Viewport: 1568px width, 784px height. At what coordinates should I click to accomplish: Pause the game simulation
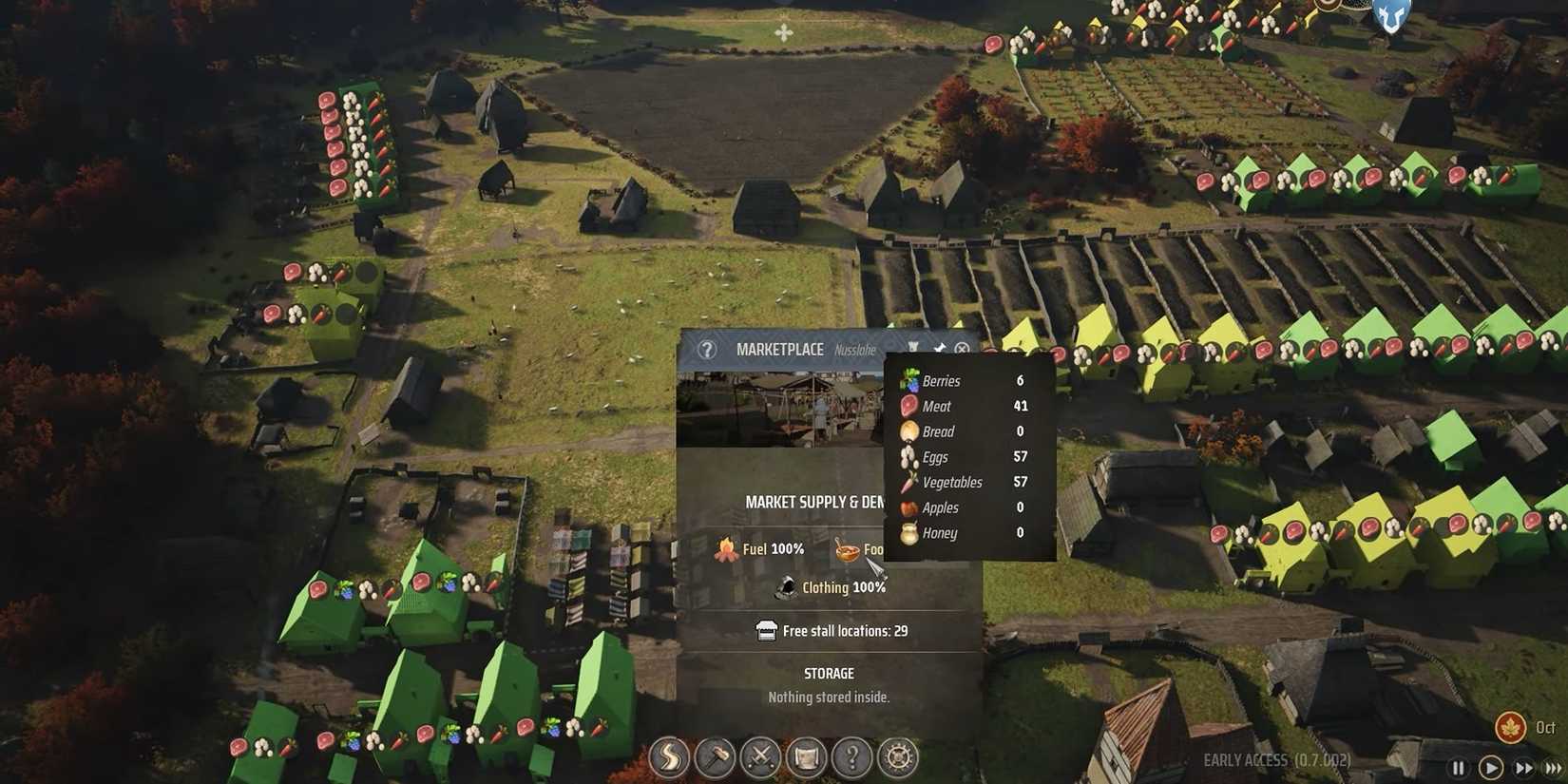1459,768
